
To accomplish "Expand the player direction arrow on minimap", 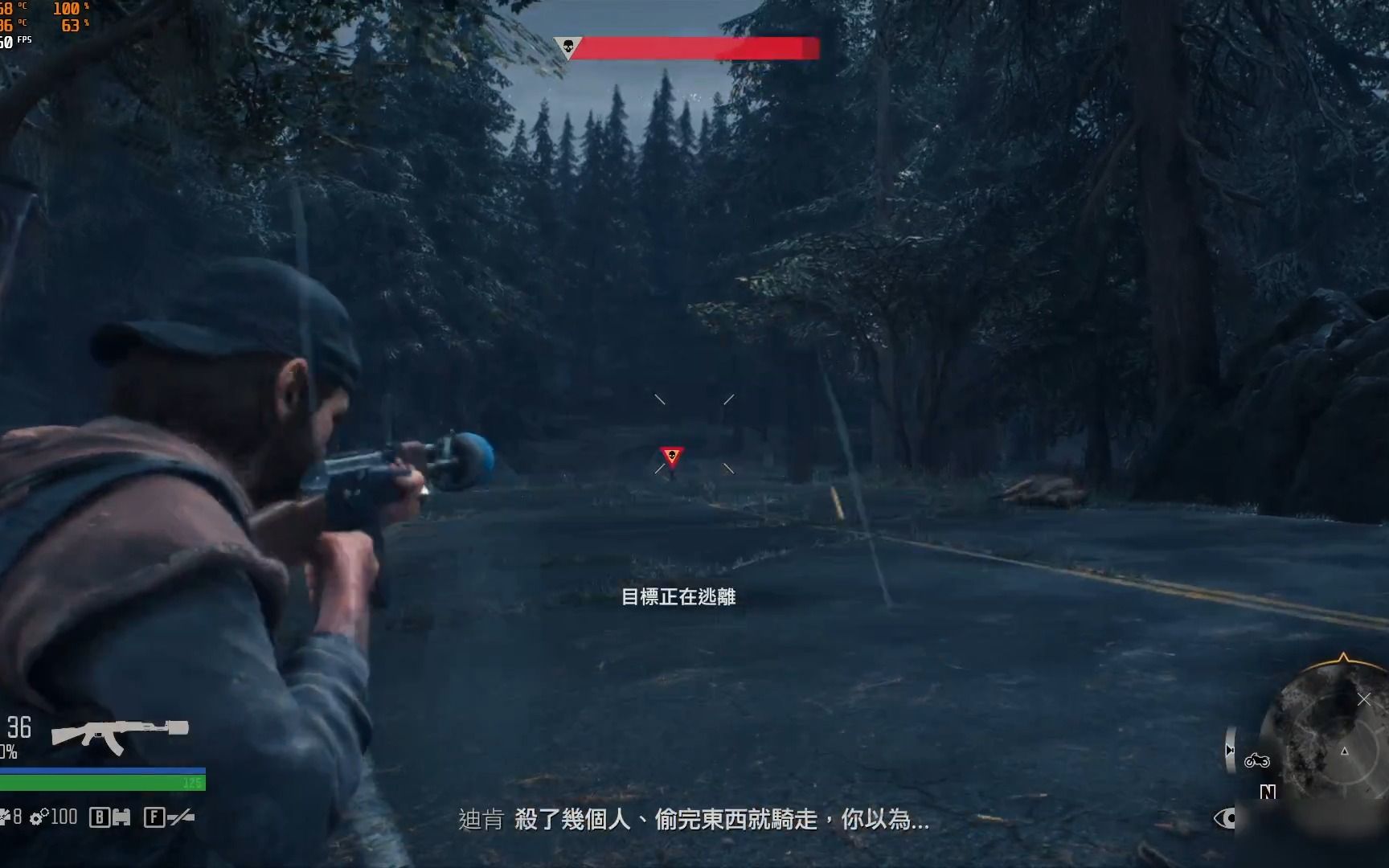I will click(1344, 751).
